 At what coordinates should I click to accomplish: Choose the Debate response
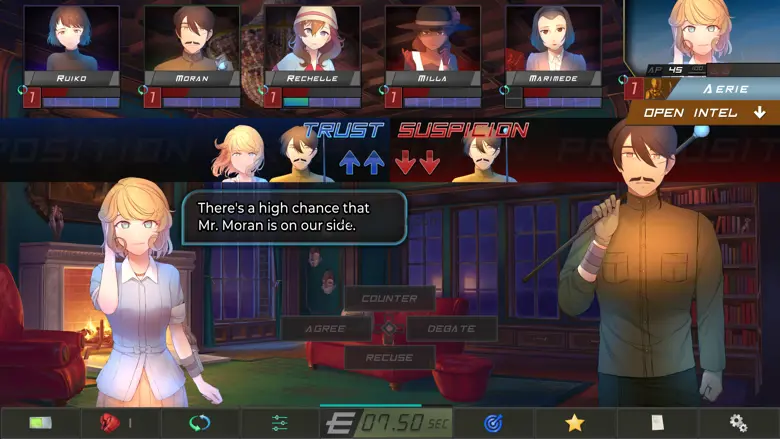452,328
